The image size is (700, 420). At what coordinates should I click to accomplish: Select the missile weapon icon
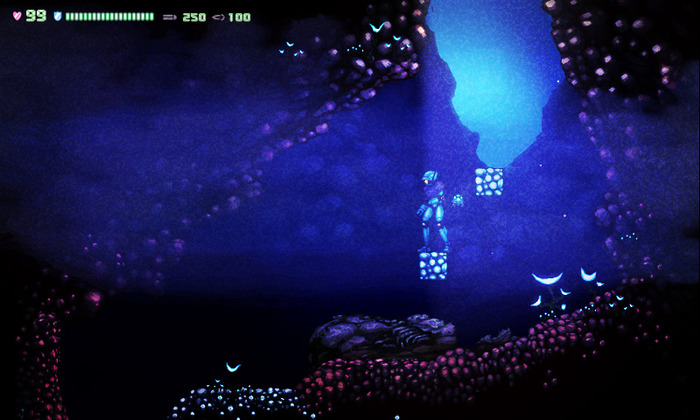coord(170,17)
